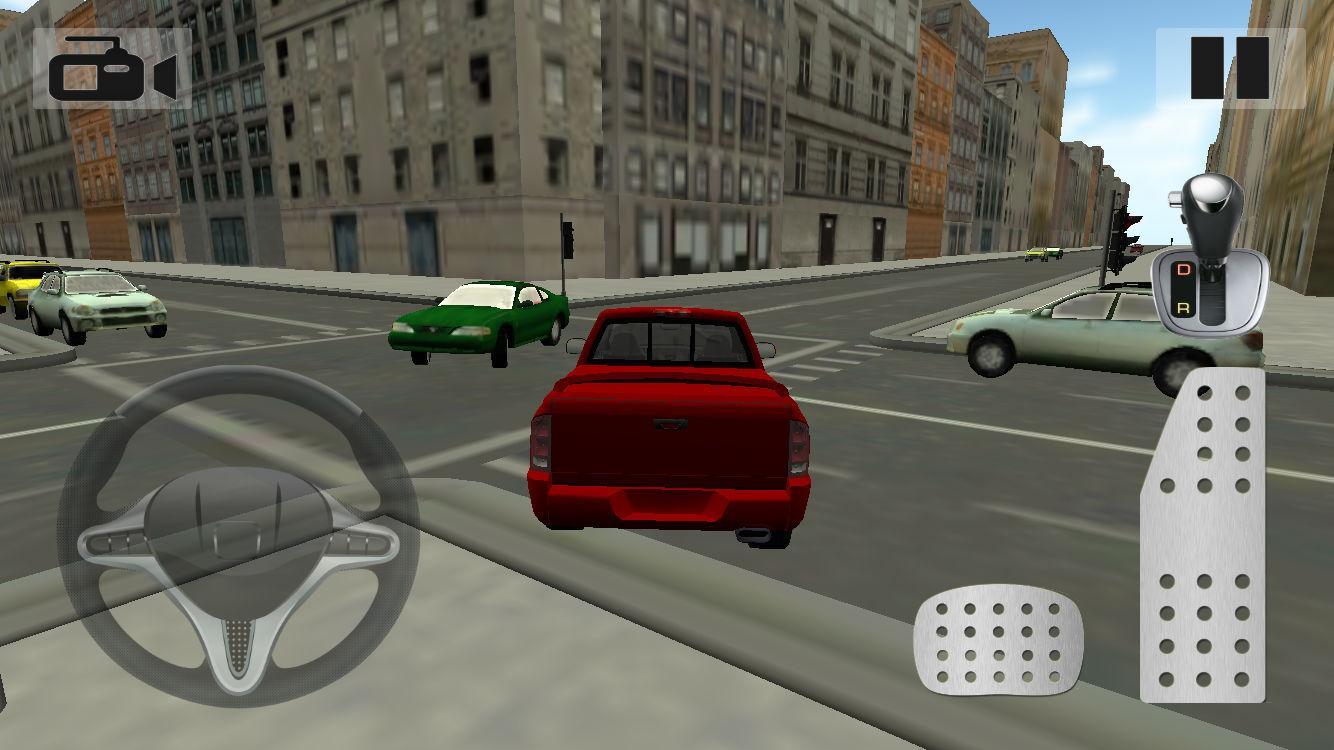The image size is (1334, 750).
Task: Switch the camera view
Action: [112, 68]
